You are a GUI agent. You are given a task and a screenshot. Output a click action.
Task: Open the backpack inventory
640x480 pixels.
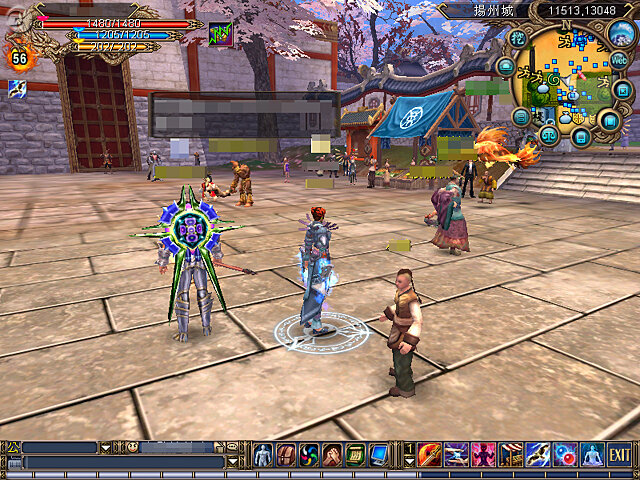[x=286, y=455]
